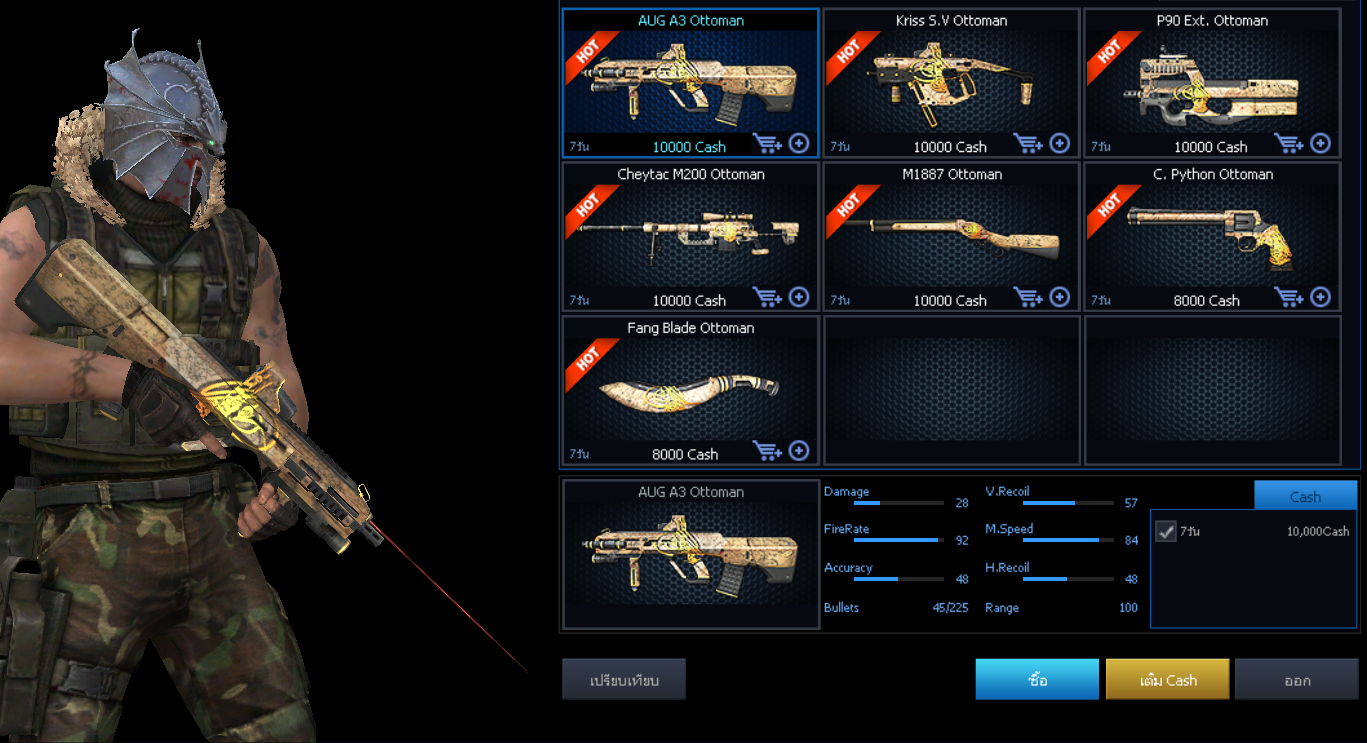Click the plus icon on C. Python Ottoman
This screenshot has width=1367, height=743.
(x=1321, y=297)
